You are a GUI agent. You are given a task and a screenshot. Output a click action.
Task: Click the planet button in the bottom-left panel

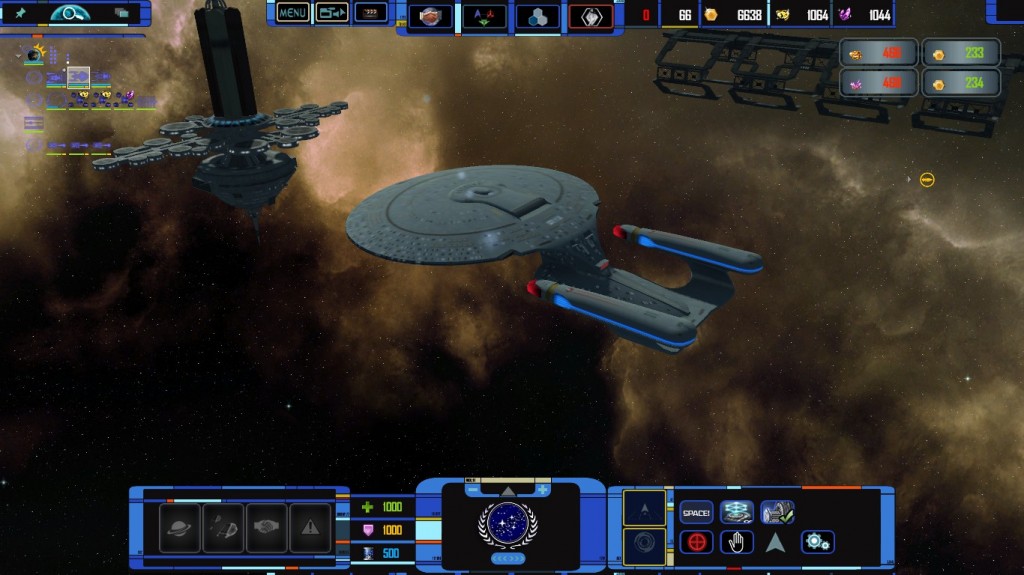pos(181,527)
